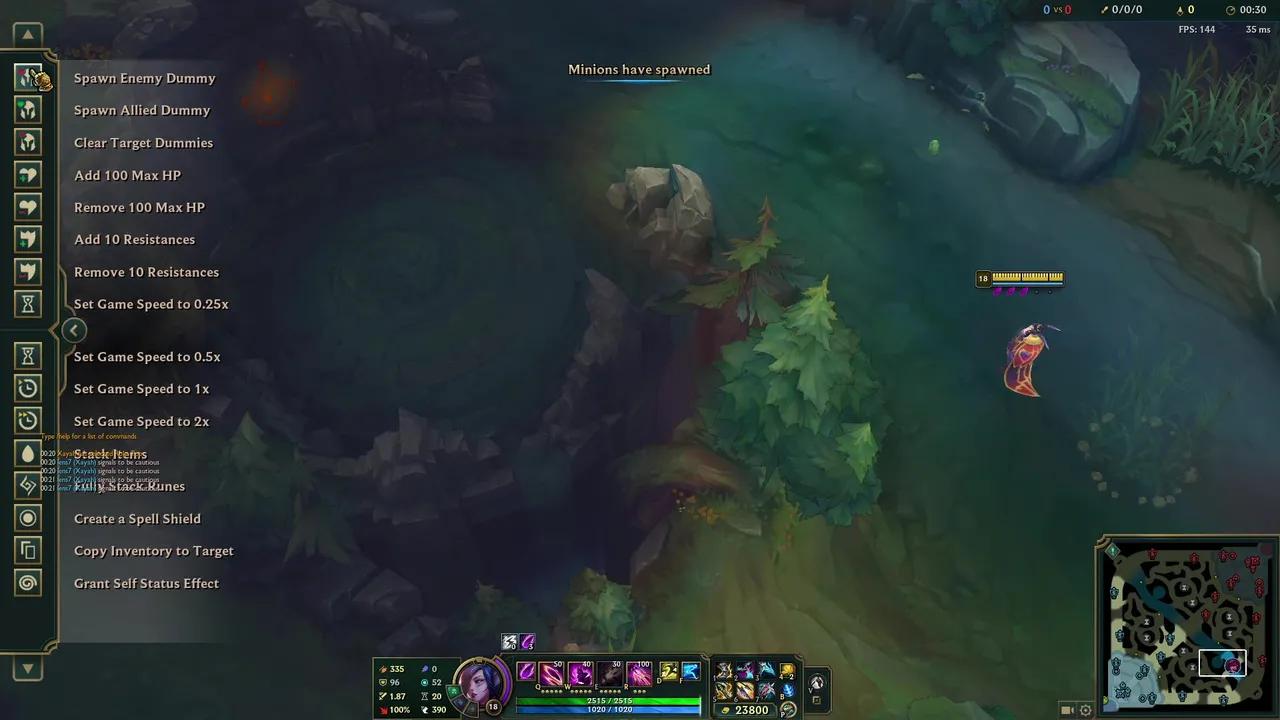Collapse the Practice Tool panel with the chevron
1280x720 pixels.
[x=74, y=330]
